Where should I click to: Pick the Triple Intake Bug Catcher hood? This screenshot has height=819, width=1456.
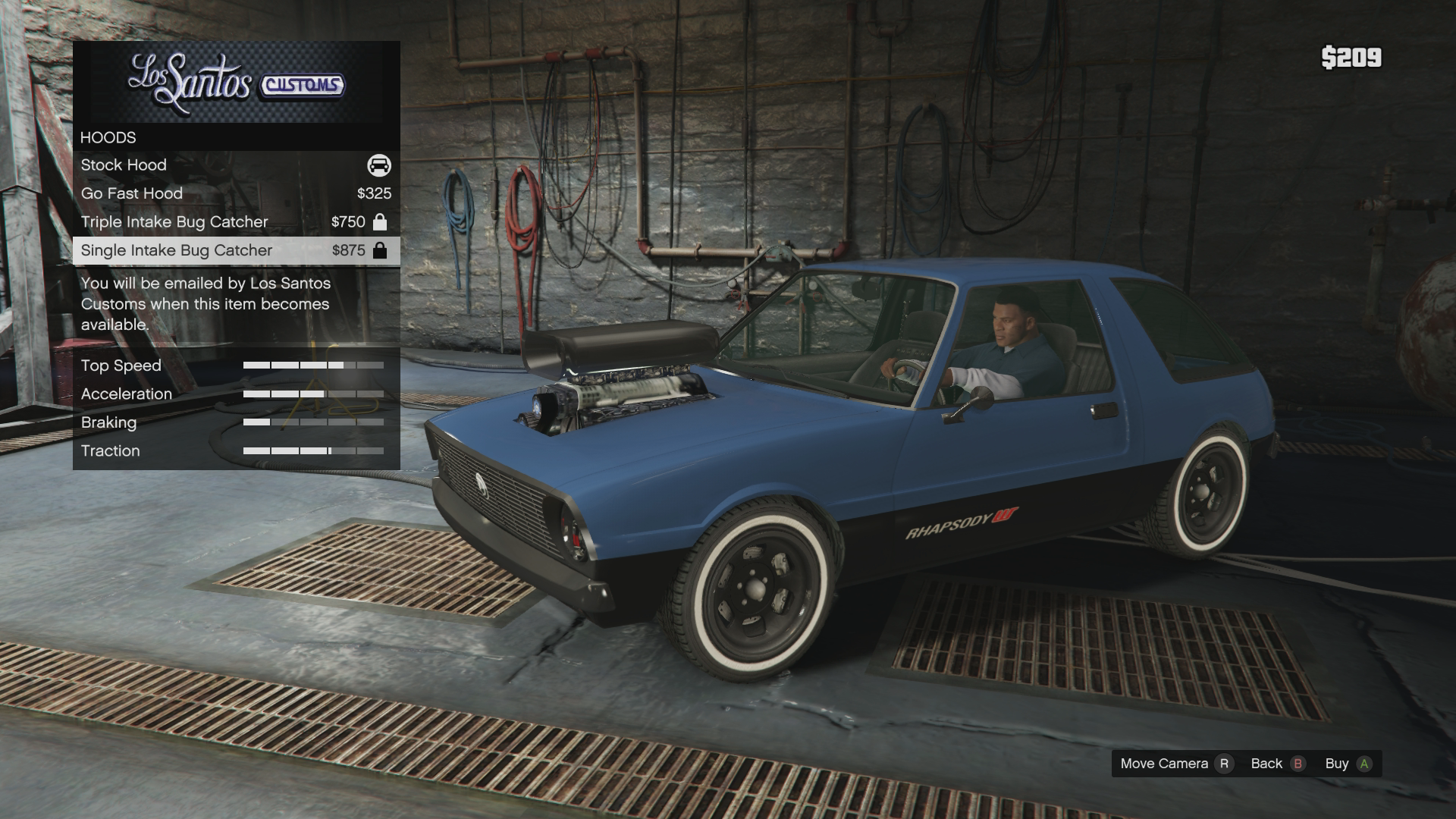point(235,222)
